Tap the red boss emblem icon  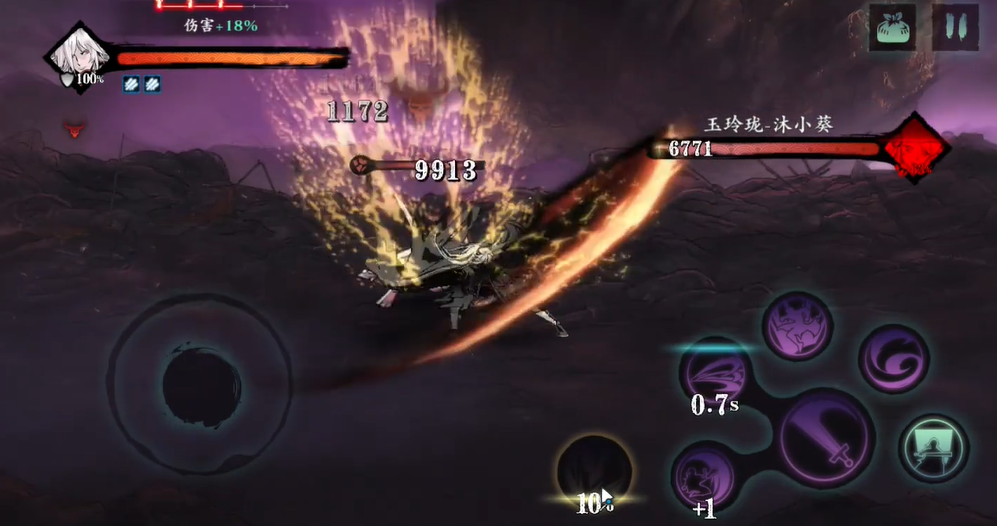[917, 148]
